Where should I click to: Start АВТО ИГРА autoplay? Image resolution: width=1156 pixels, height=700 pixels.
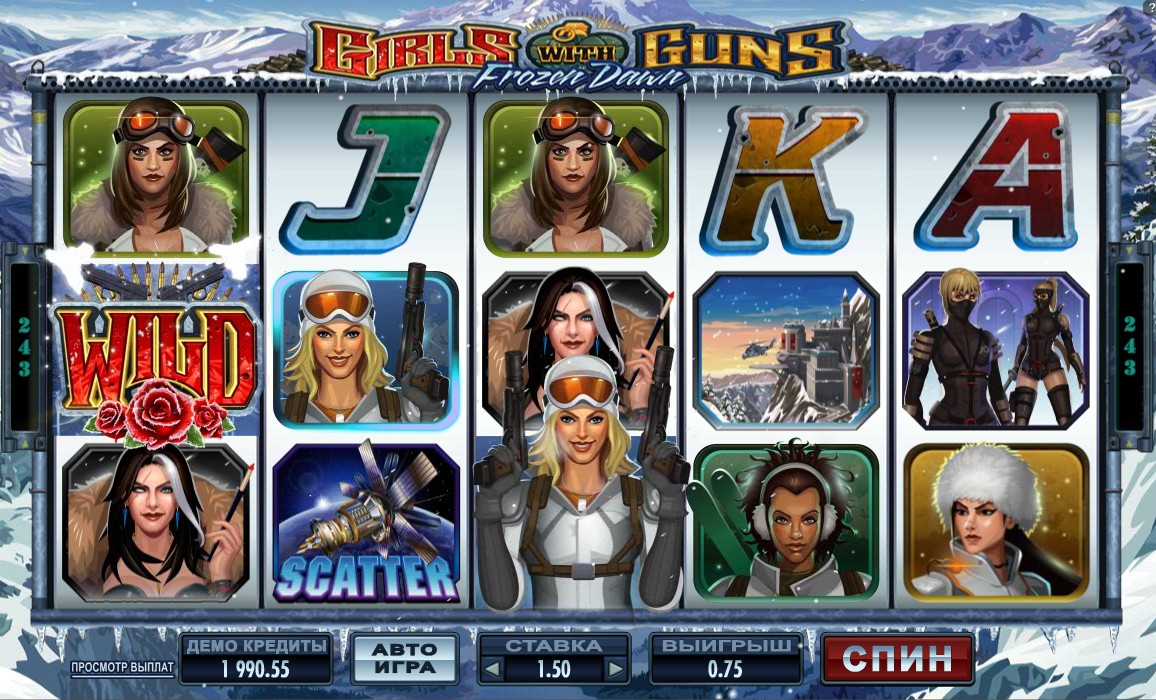coord(405,659)
